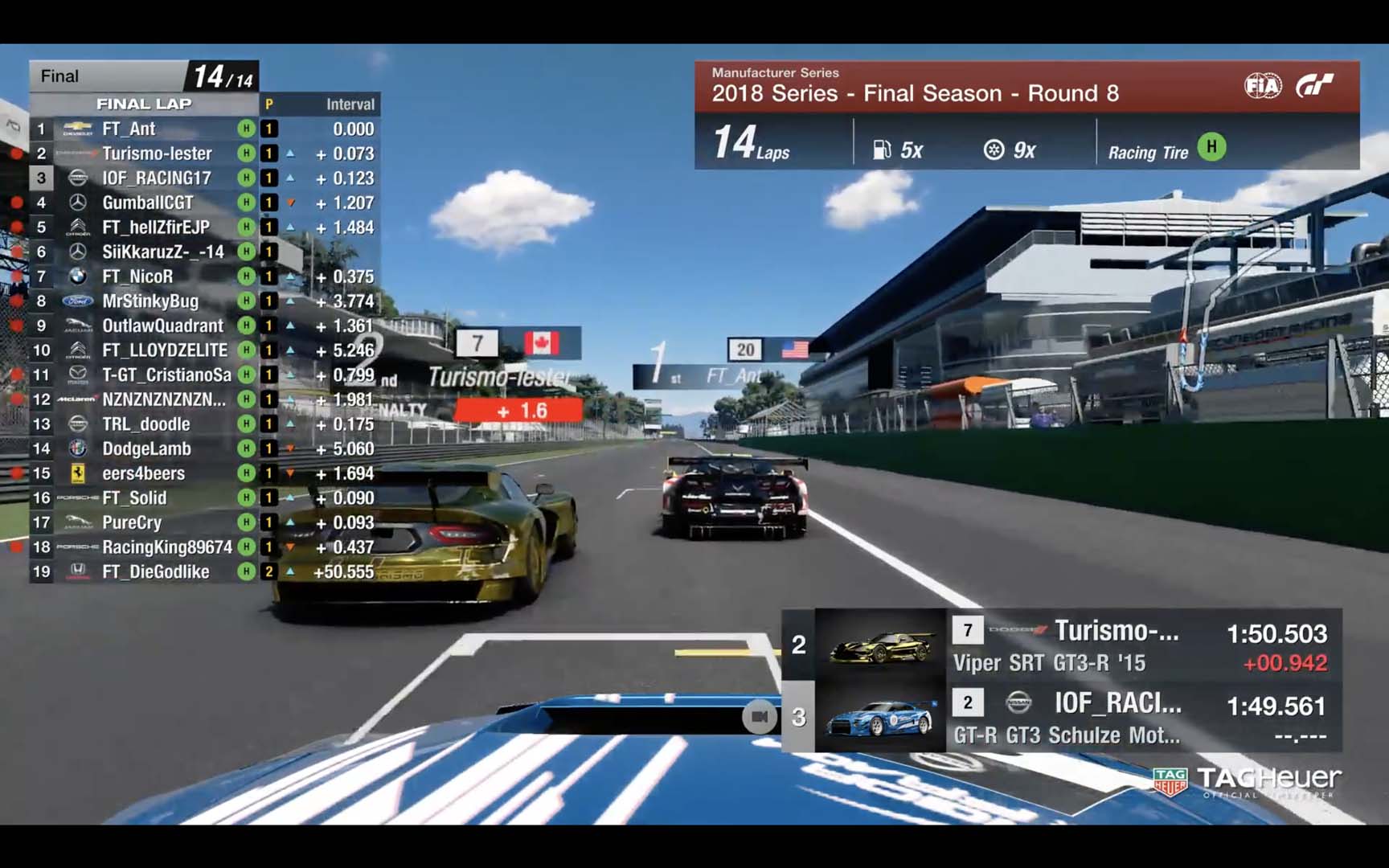Pick GumballCGT from the driver list
Image resolution: width=1389 pixels, height=868 pixels.
click(147, 203)
